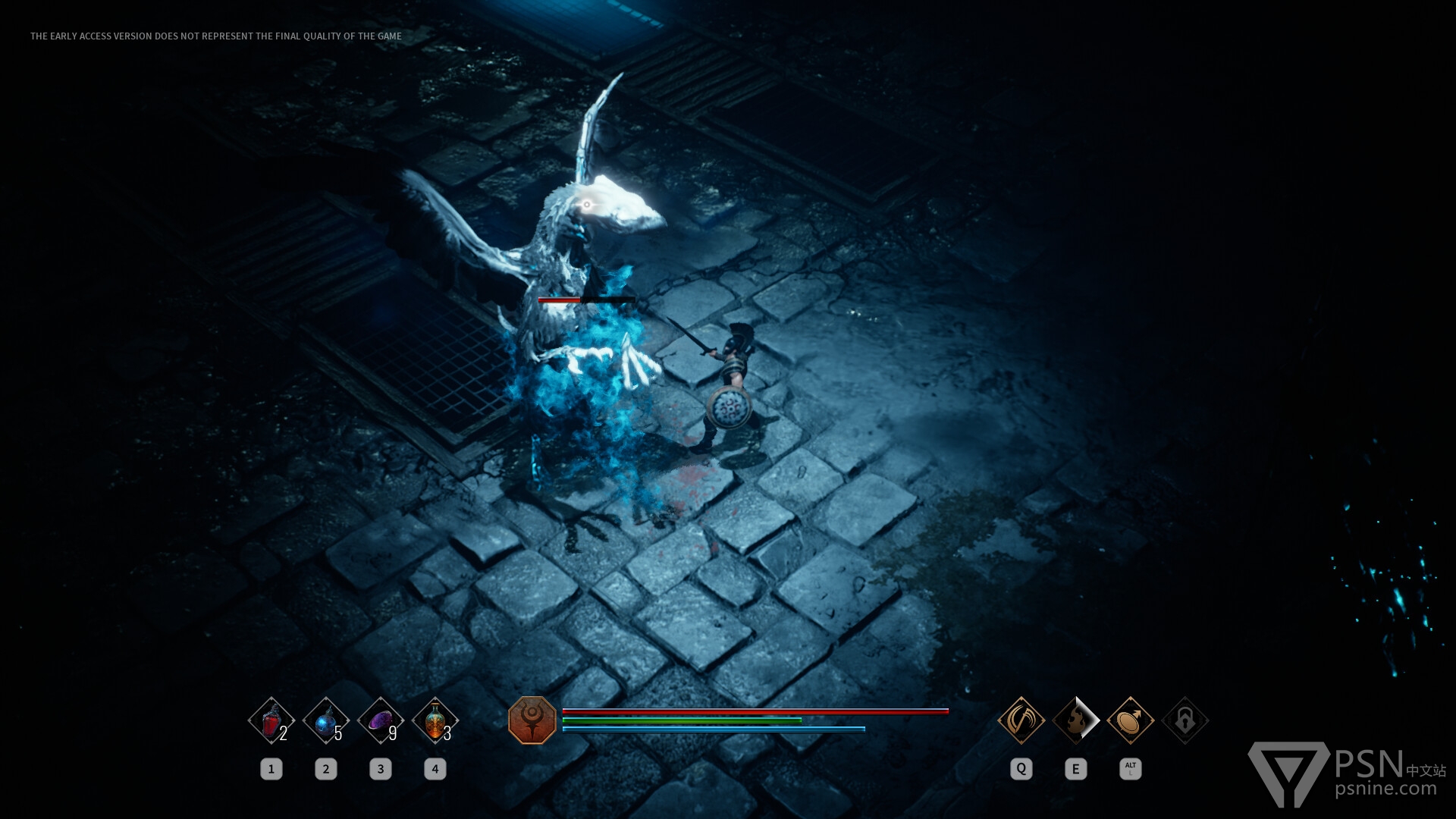
Task: Trigger the flame ability on cooldown
Action: click(x=1076, y=720)
